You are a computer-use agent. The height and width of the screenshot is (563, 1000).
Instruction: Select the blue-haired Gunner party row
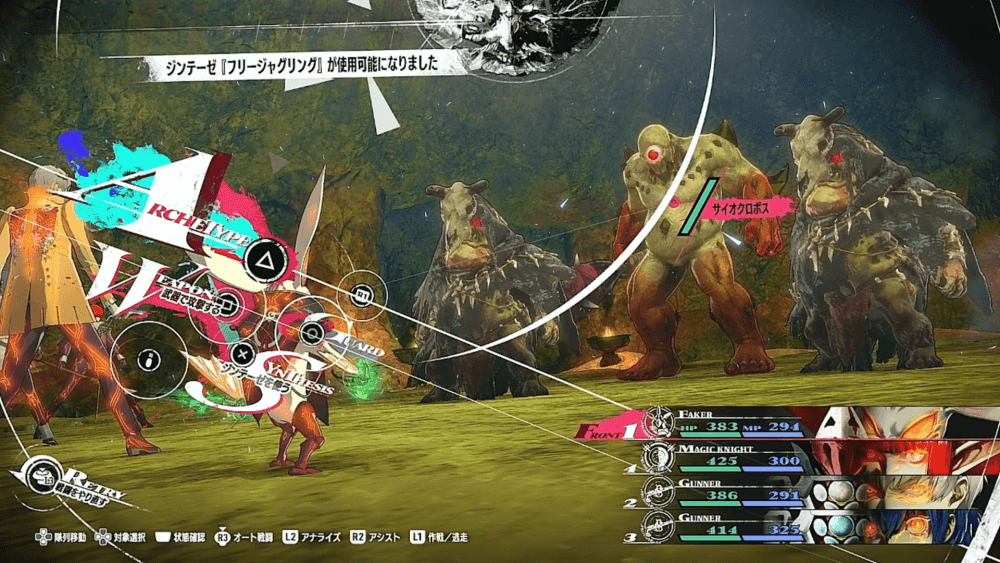790,523
